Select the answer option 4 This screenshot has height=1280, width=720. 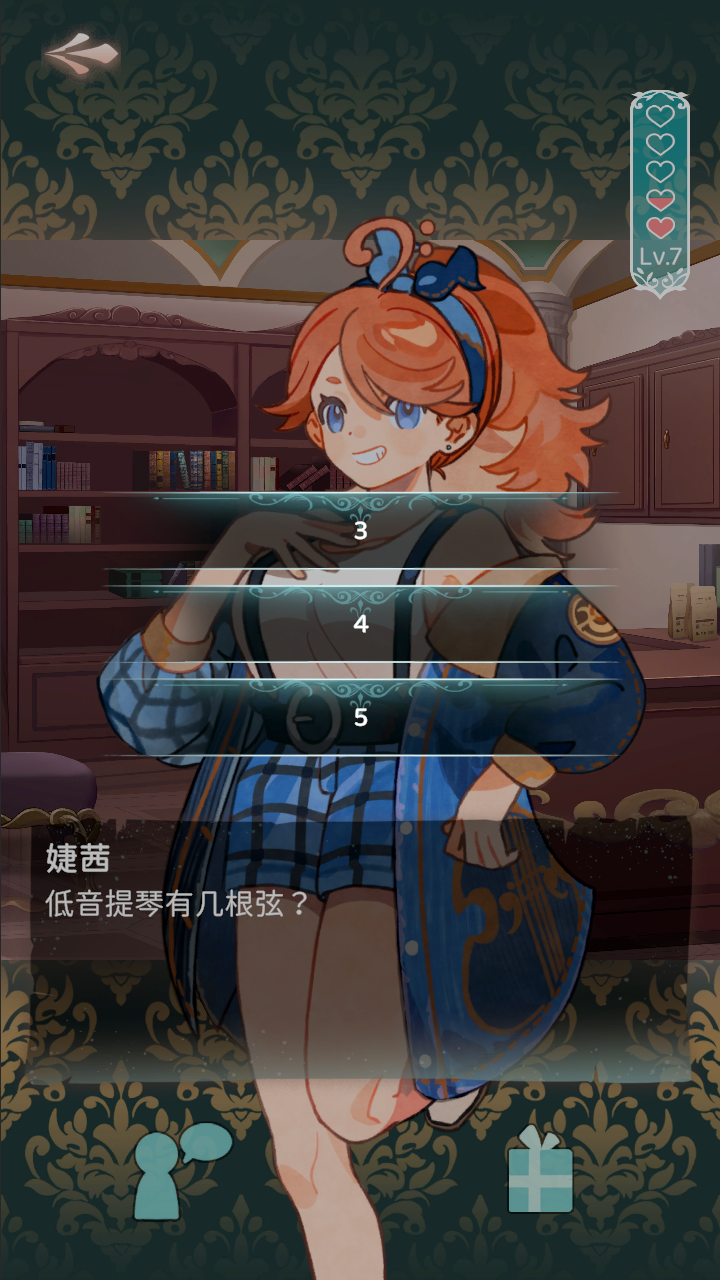coord(360,624)
